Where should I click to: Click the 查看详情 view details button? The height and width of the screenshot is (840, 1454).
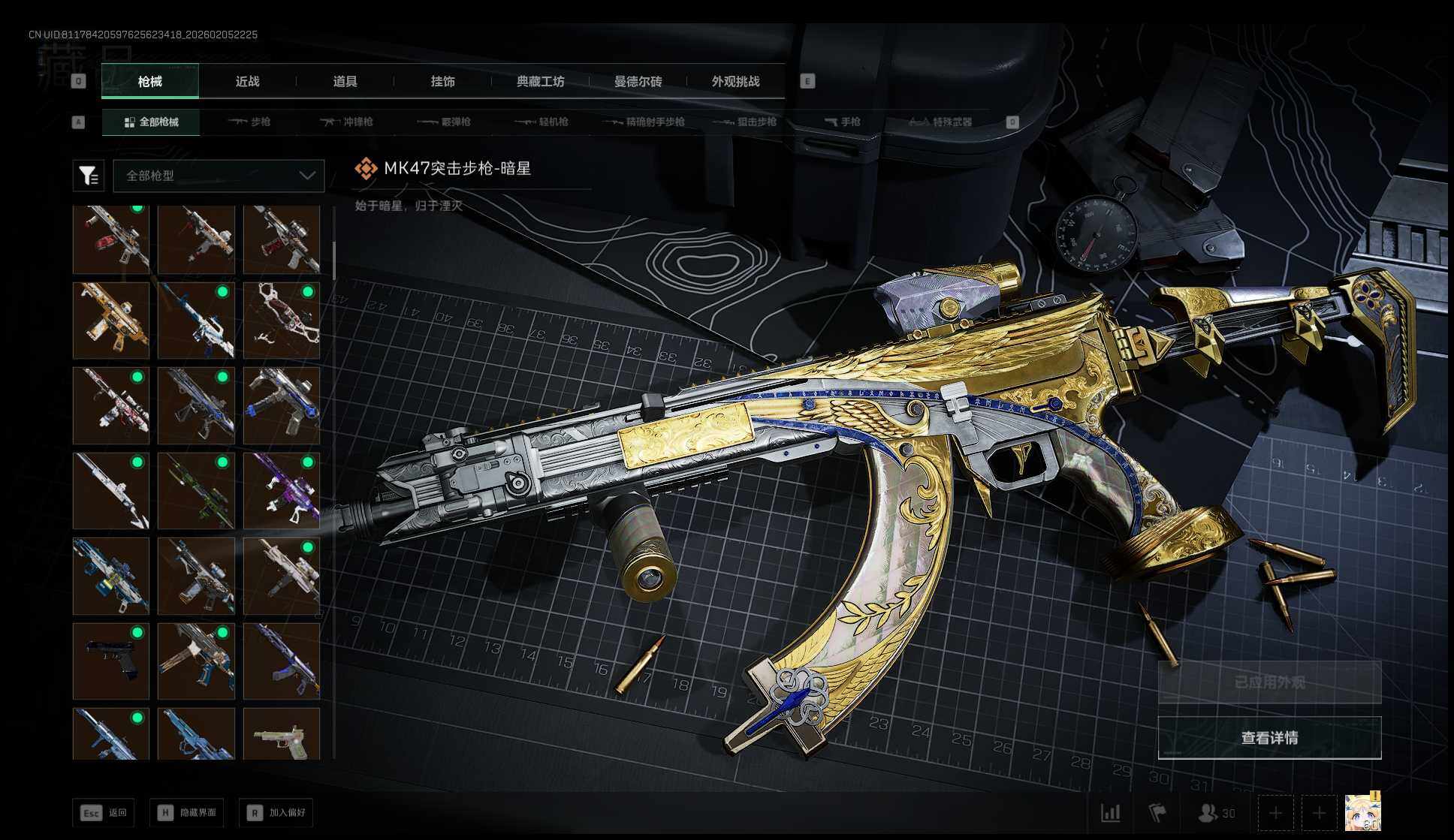pos(1269,738)
